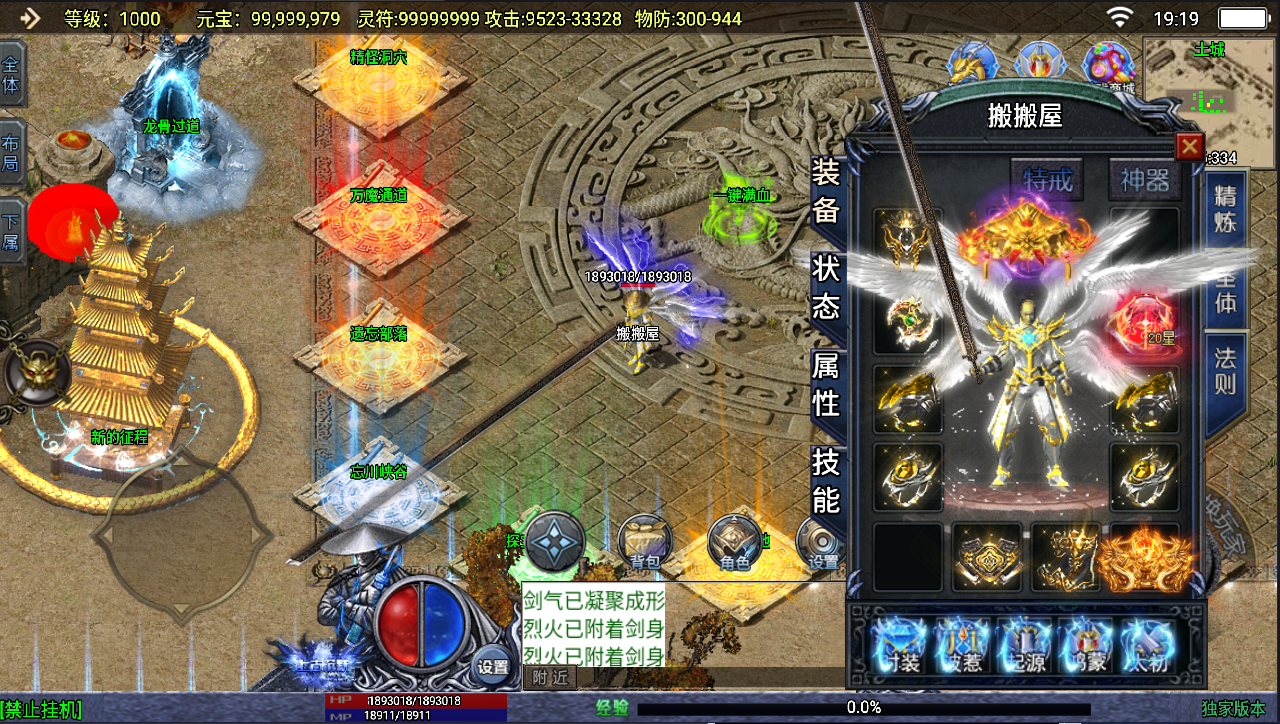This screenshot has height=724, width=1280.
Task: Show the 属性 attributes tab
Action: tap(826, 385)
